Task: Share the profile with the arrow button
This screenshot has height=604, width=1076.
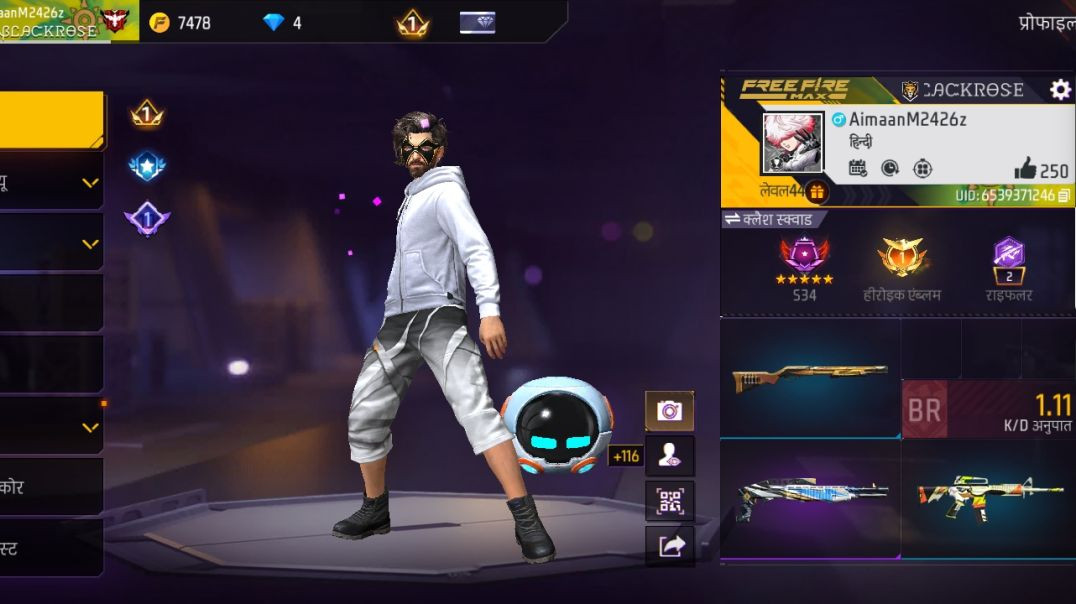Action: pos(669,546)
